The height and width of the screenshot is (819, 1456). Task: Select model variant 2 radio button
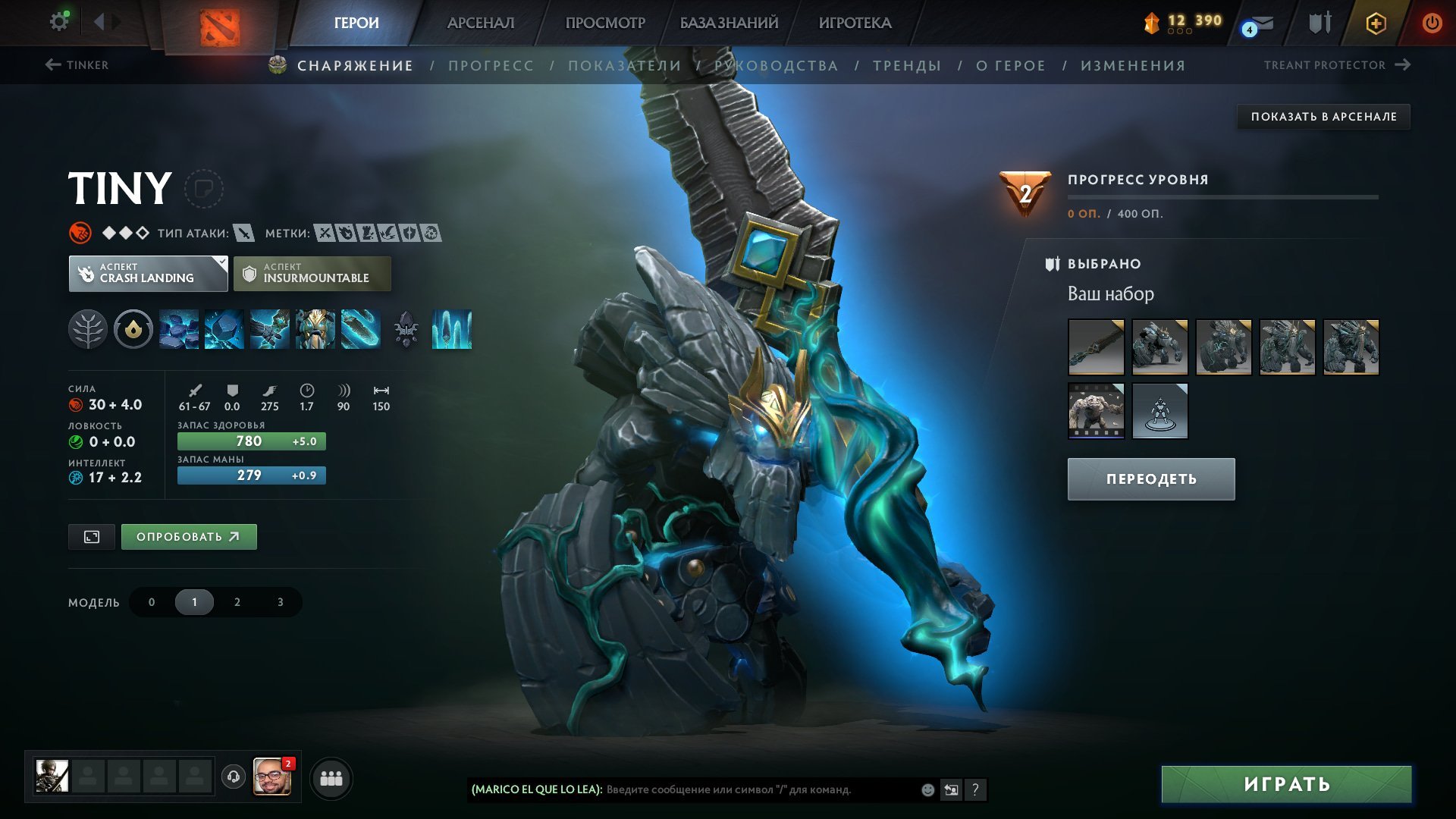click(237, 601)
